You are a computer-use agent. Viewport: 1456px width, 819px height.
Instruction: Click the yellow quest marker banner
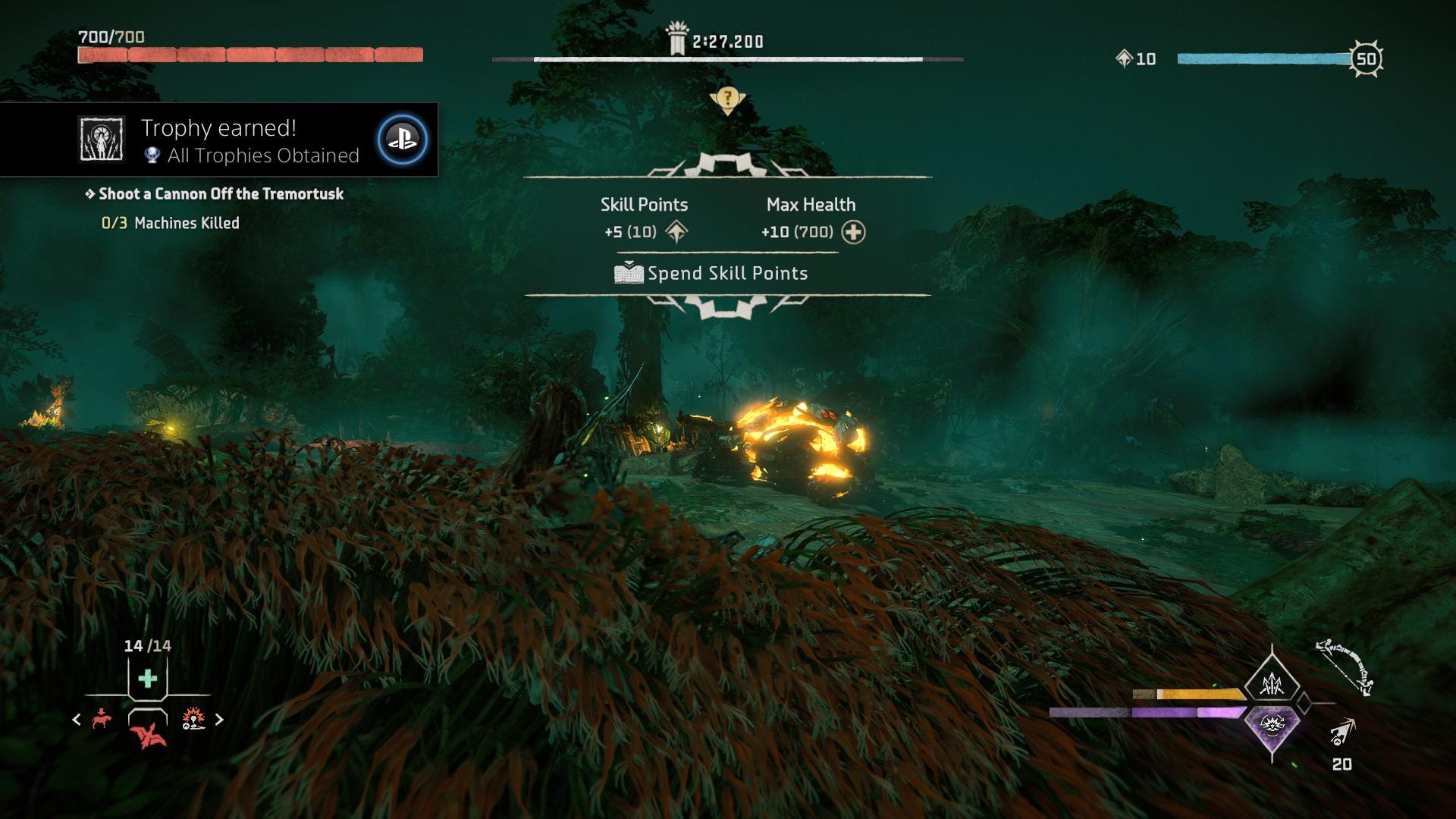728,99
